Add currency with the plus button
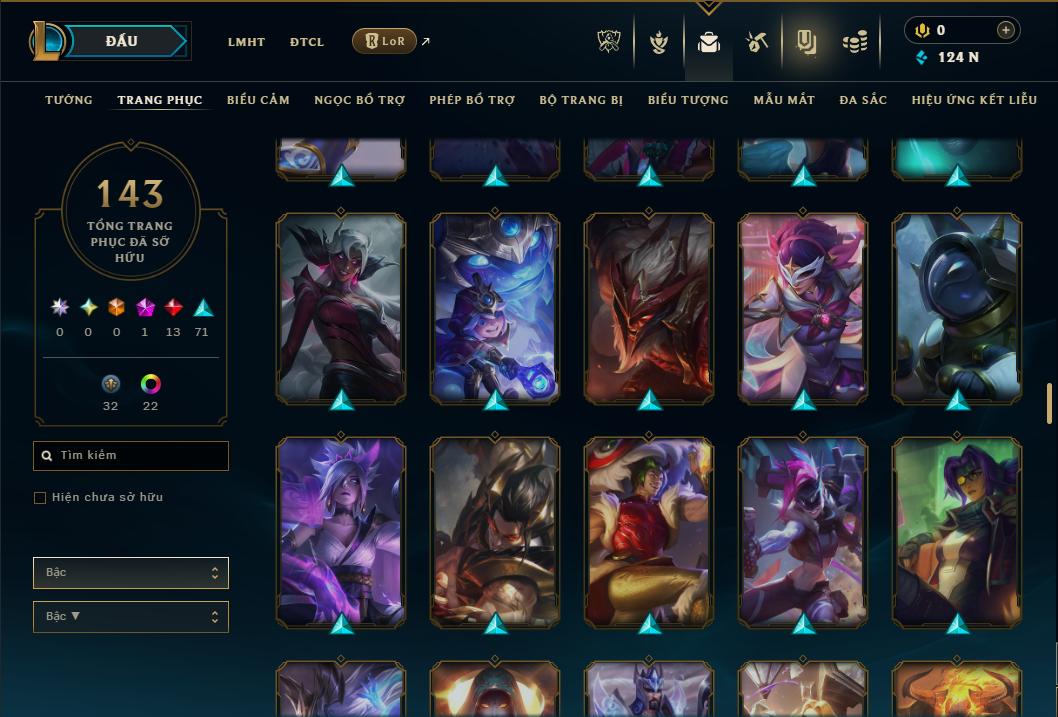 point(1005,30)
